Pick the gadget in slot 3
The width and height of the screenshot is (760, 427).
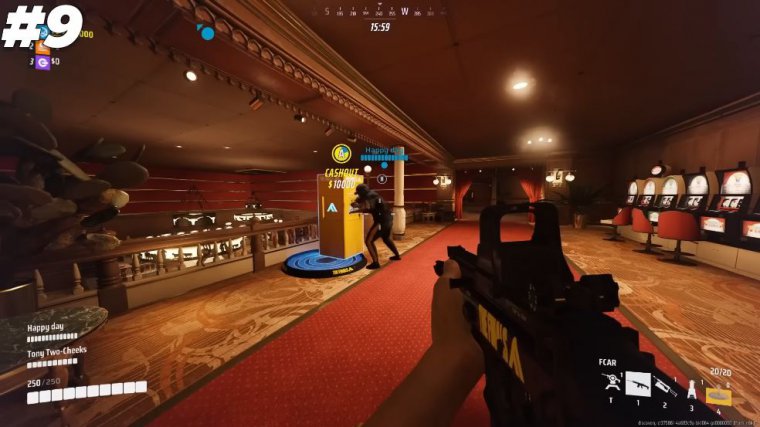pos(691,388)
